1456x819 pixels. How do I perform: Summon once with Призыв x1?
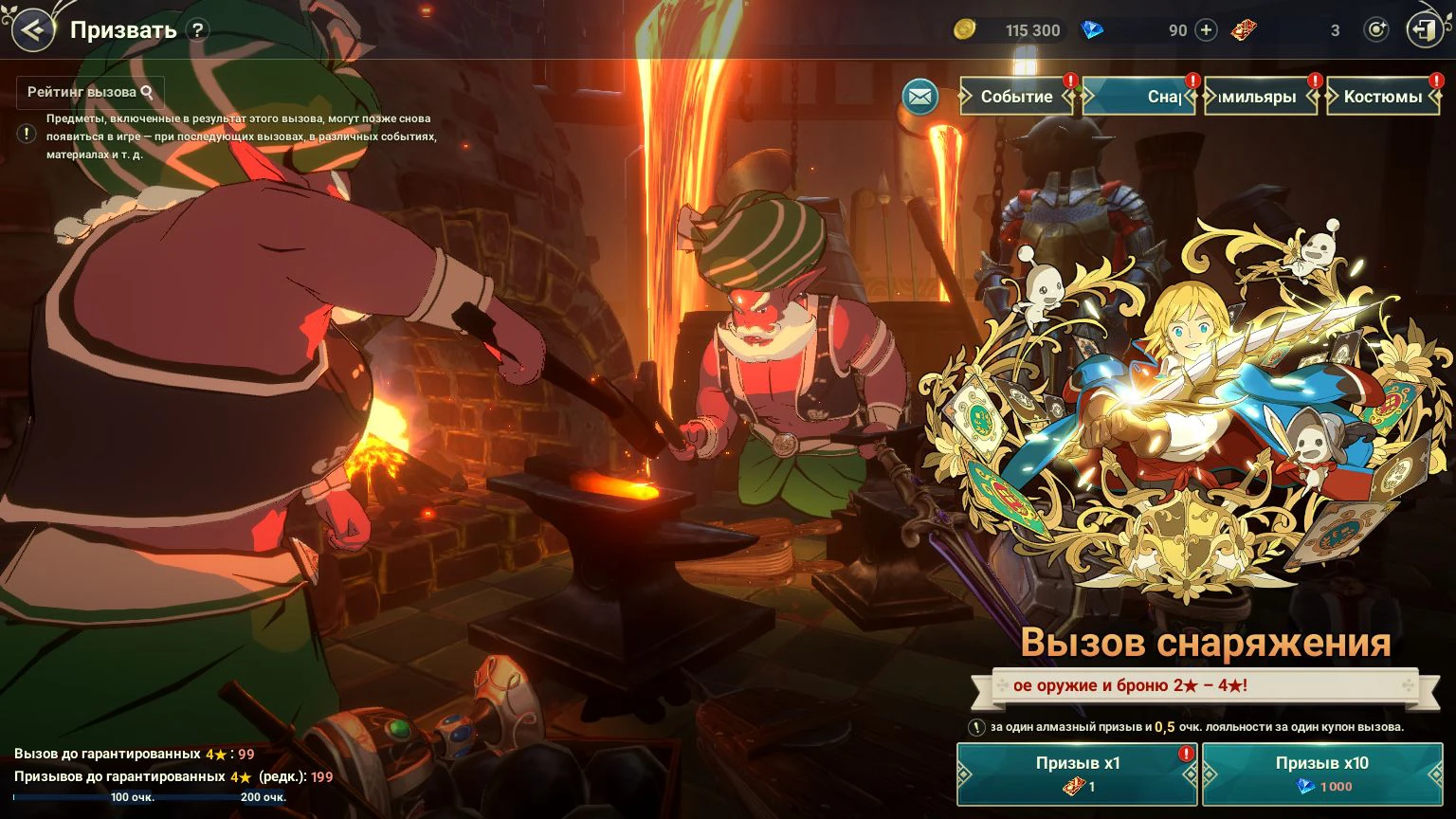click(1078, 773)
